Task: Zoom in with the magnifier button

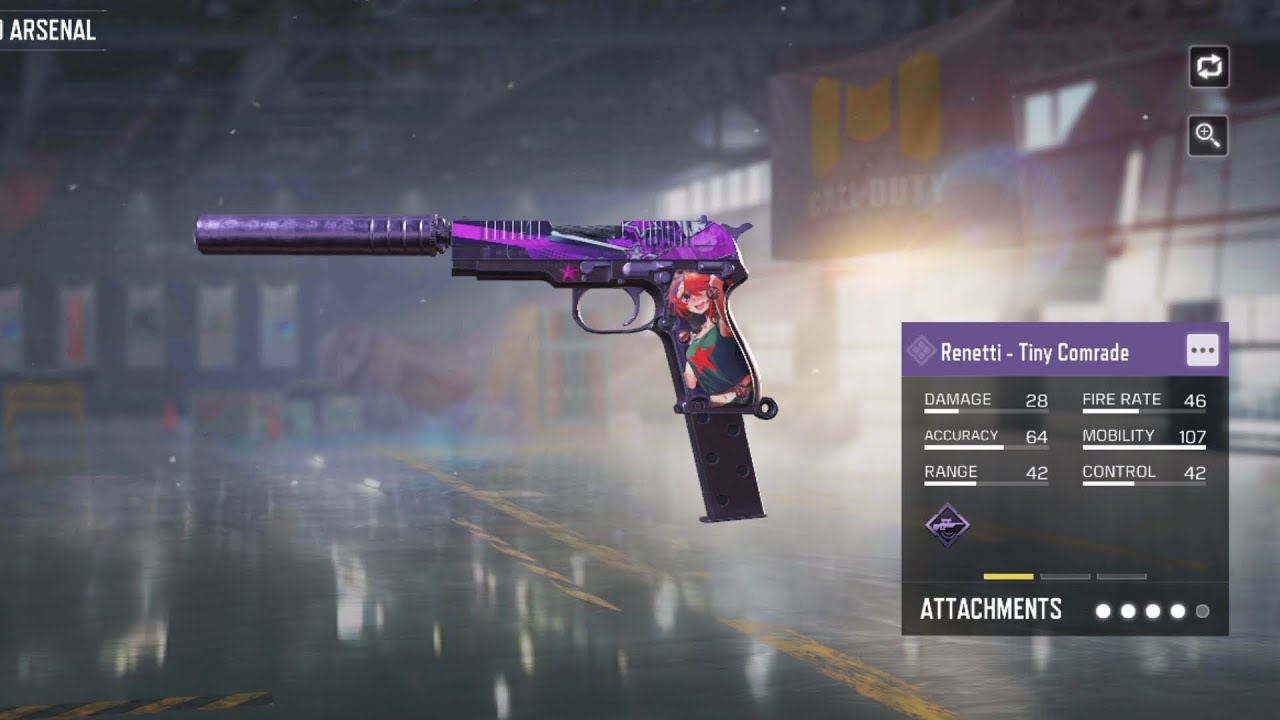Action: (1208, 135)
